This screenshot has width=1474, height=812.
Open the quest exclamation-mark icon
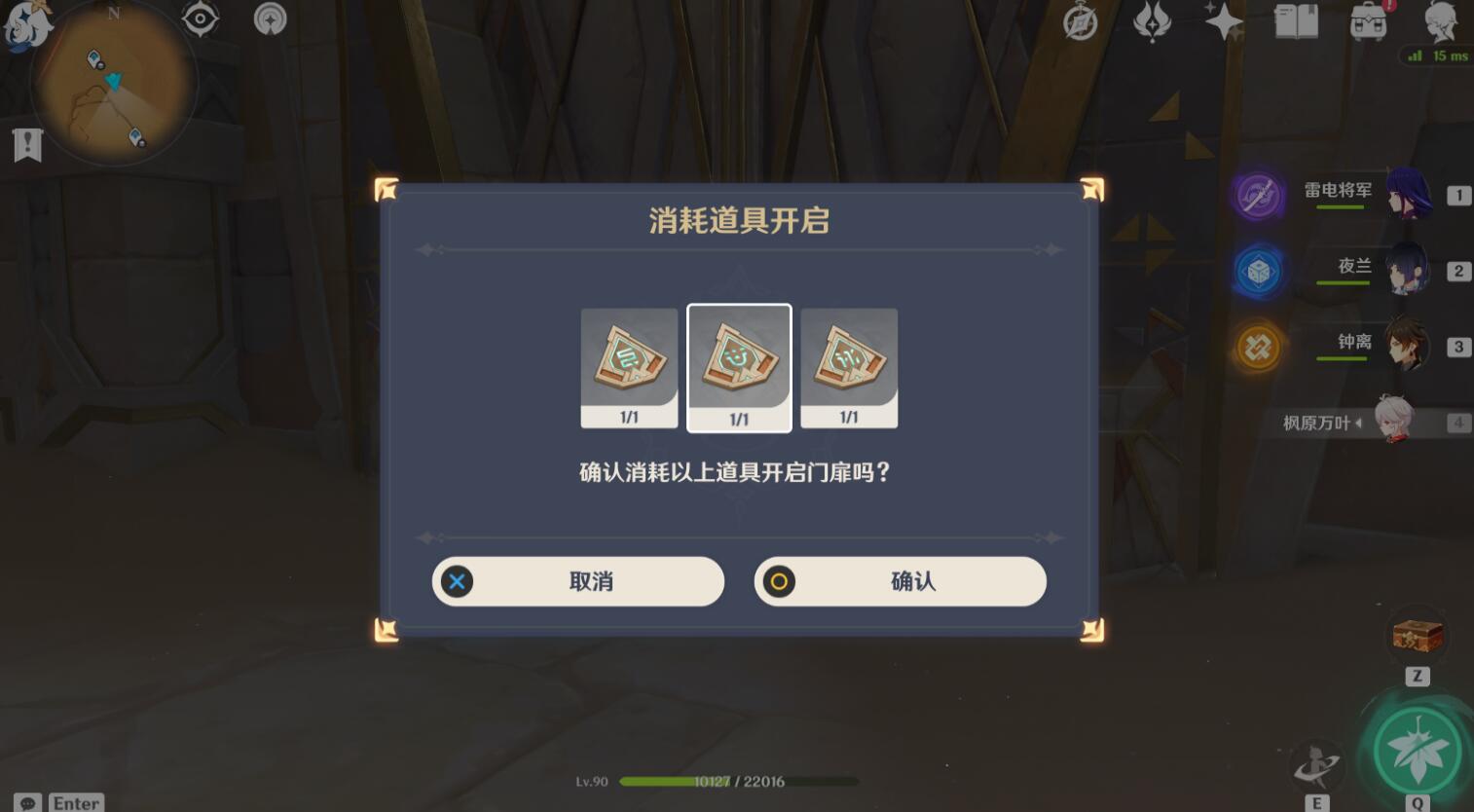coord(27,145)
